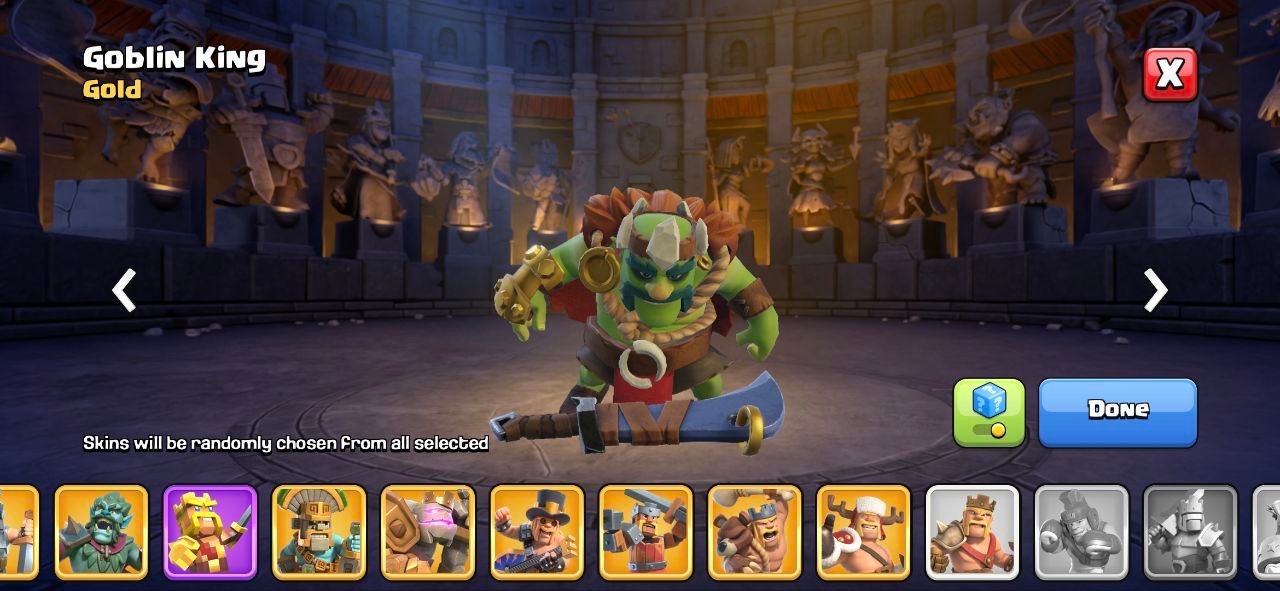
Task: Show the previous skin with left arrow
Action: coord(124,291)
